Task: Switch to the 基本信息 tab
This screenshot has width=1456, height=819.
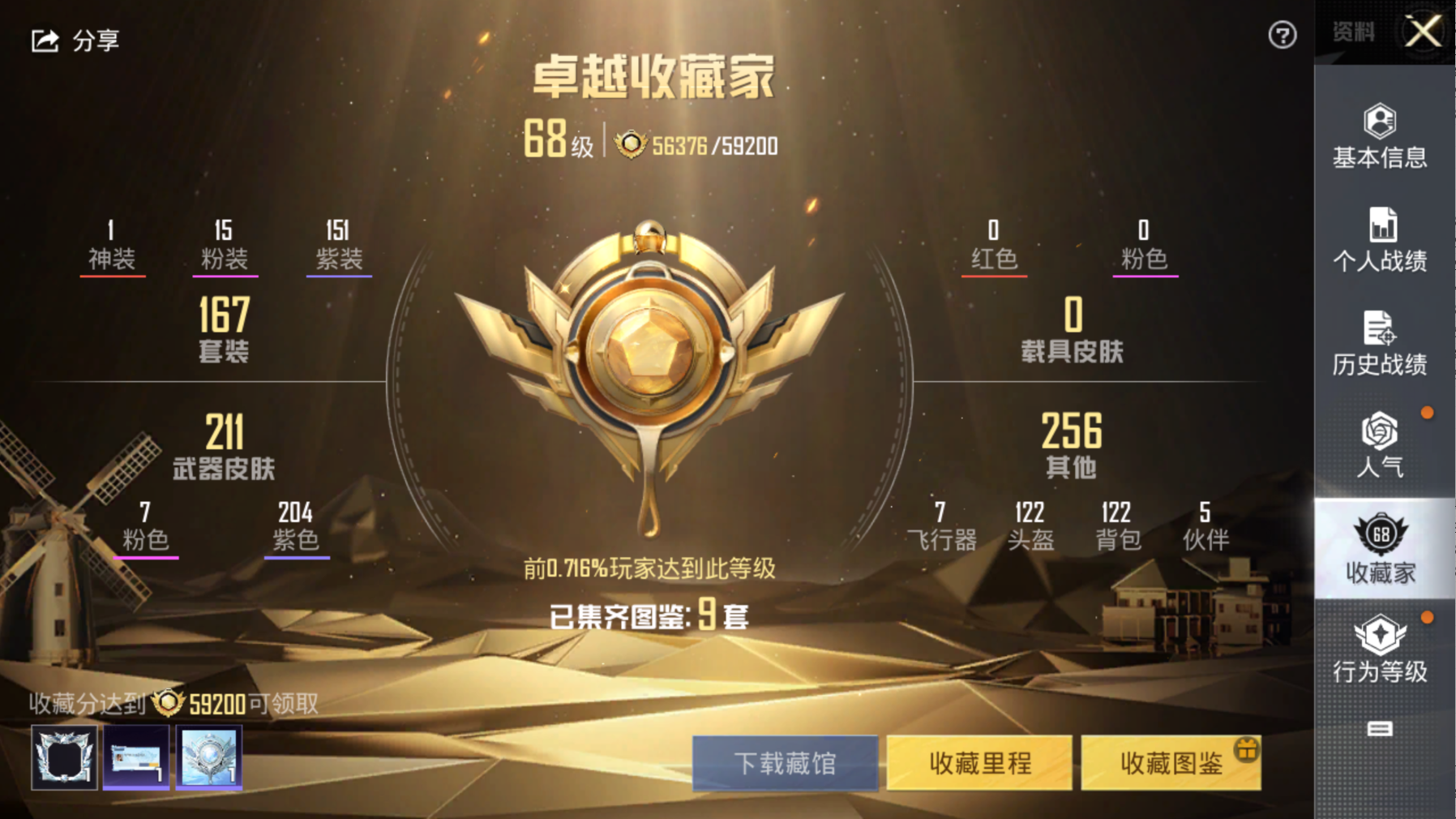Action: tap(1380, 137)
